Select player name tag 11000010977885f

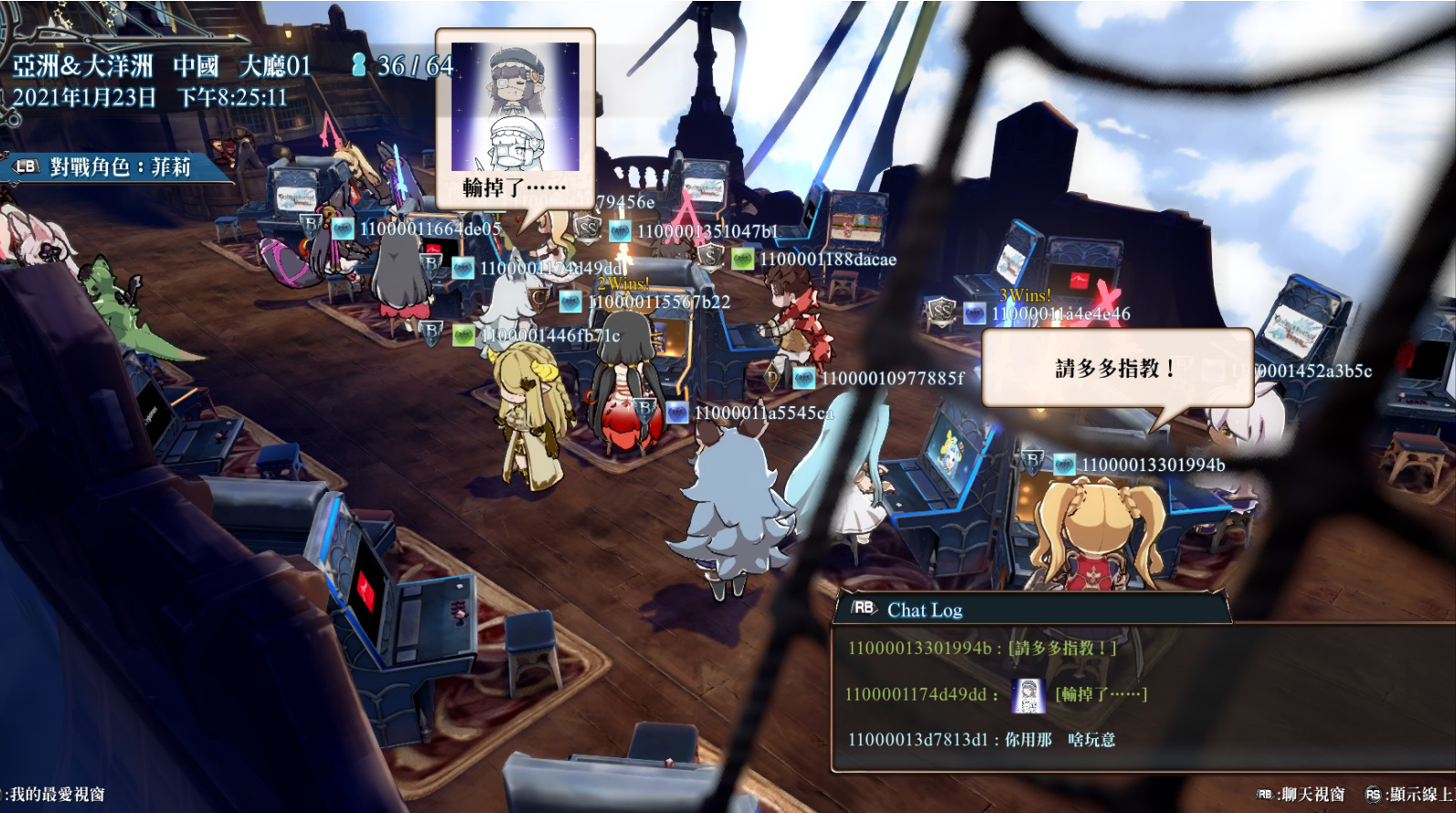892,378
